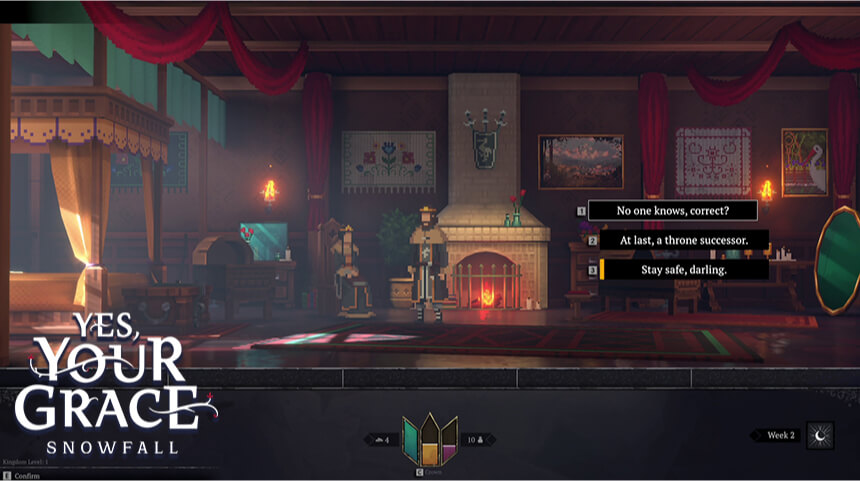Viewport: 860px width, 481px height.
Task: Pick the "Stay safe, darling." response
Action: pos(684,270)
